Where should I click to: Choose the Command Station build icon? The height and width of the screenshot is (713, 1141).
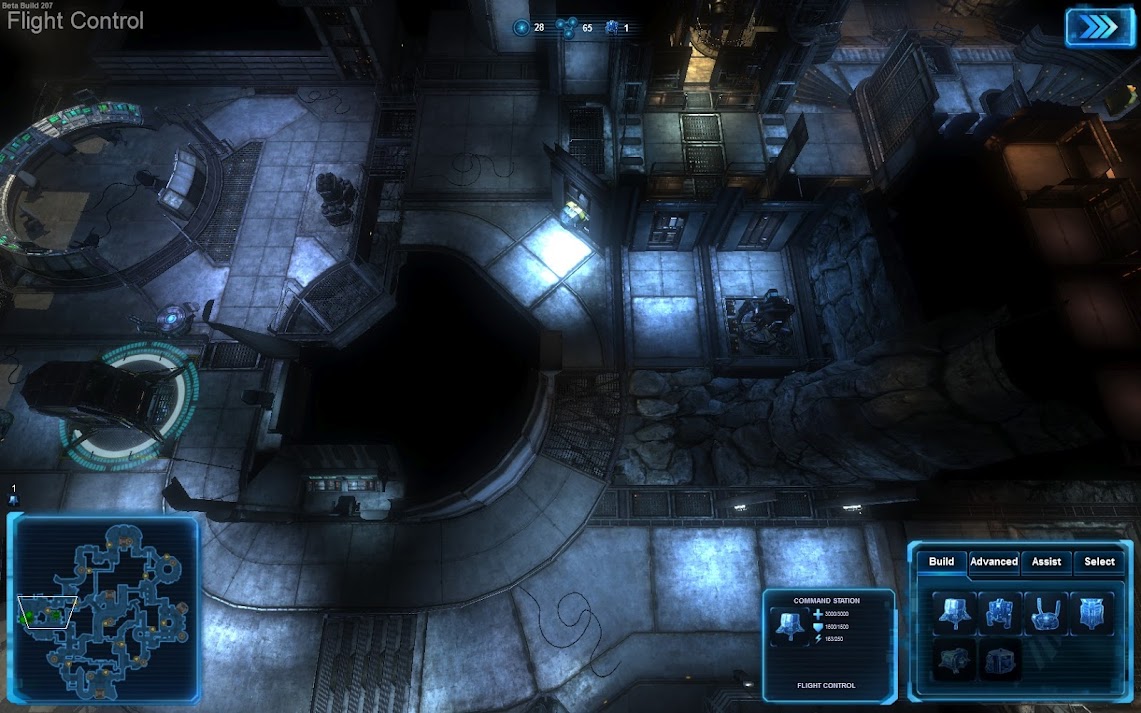(x=955, y=613)
